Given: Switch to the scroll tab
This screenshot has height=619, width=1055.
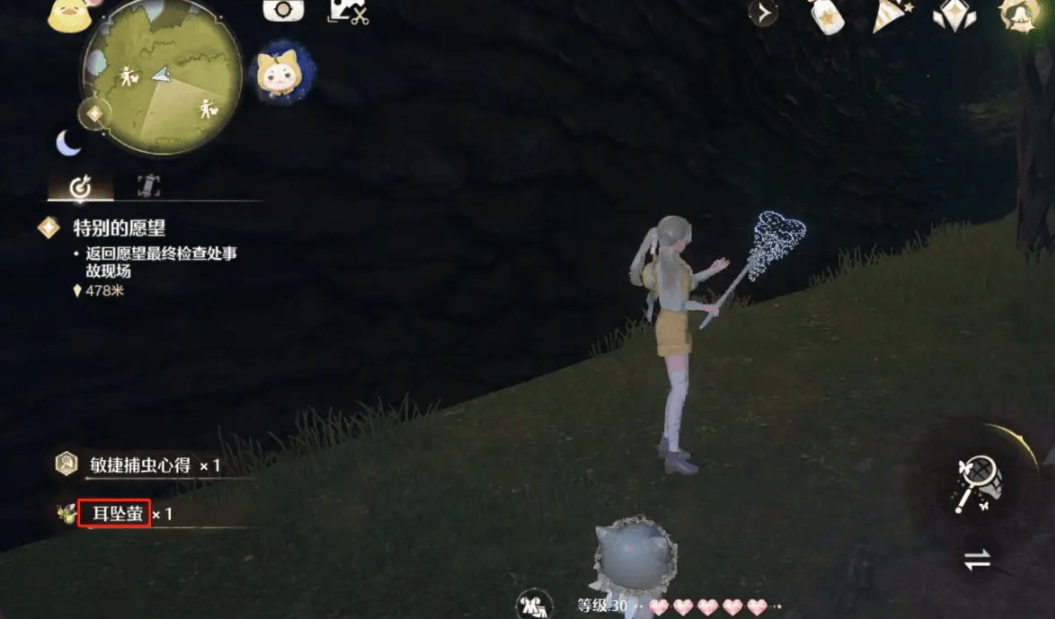Looking at the screenshot, I should [x=149, y=186].
